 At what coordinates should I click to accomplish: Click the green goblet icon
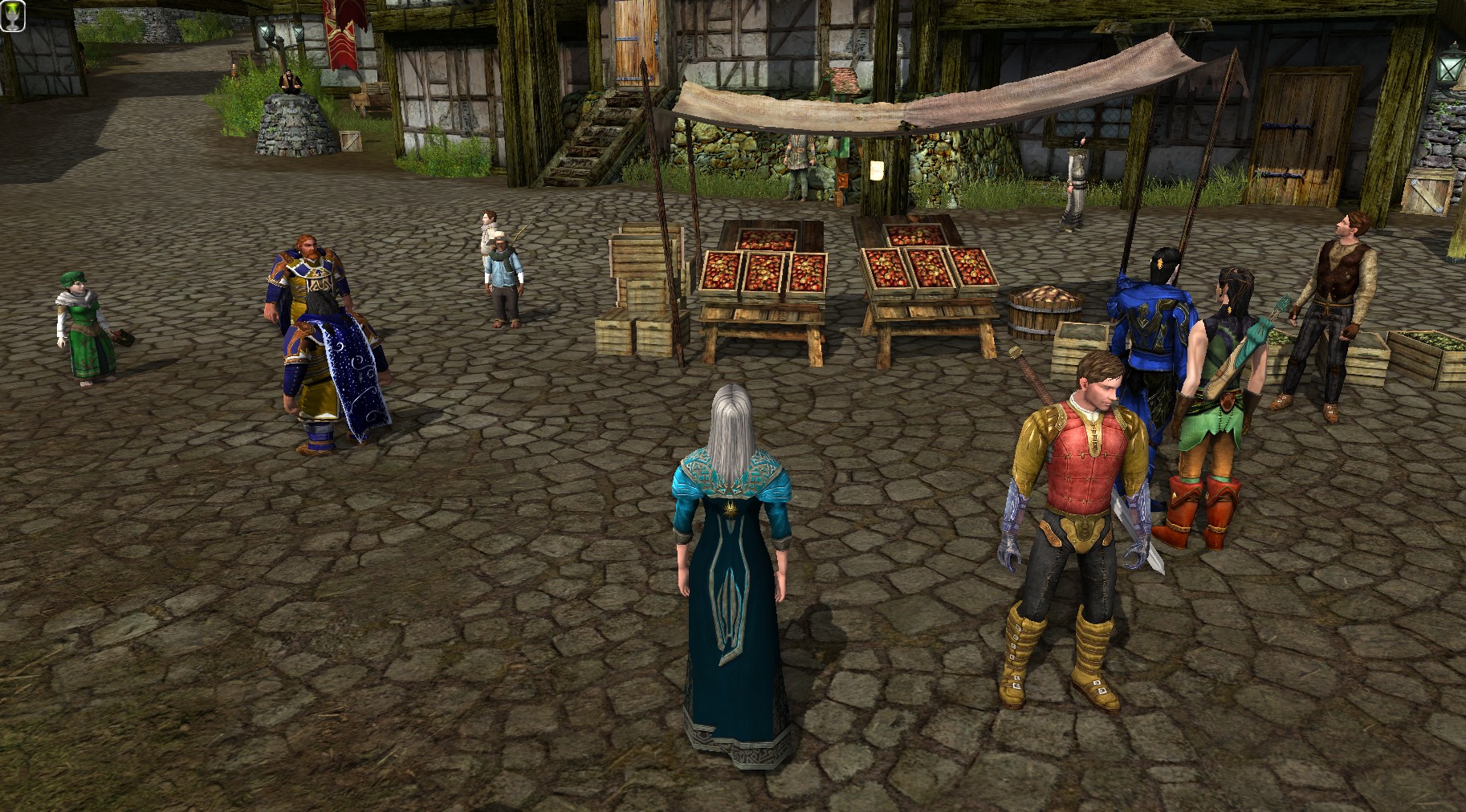tap(13, 15)
